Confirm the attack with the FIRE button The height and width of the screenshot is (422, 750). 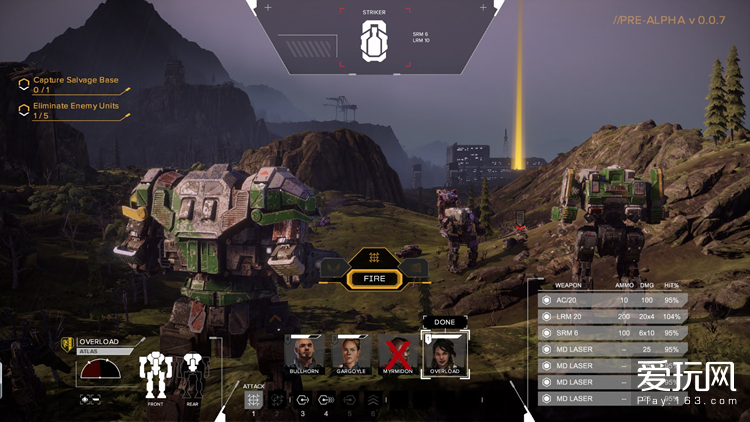click(374, 278)
